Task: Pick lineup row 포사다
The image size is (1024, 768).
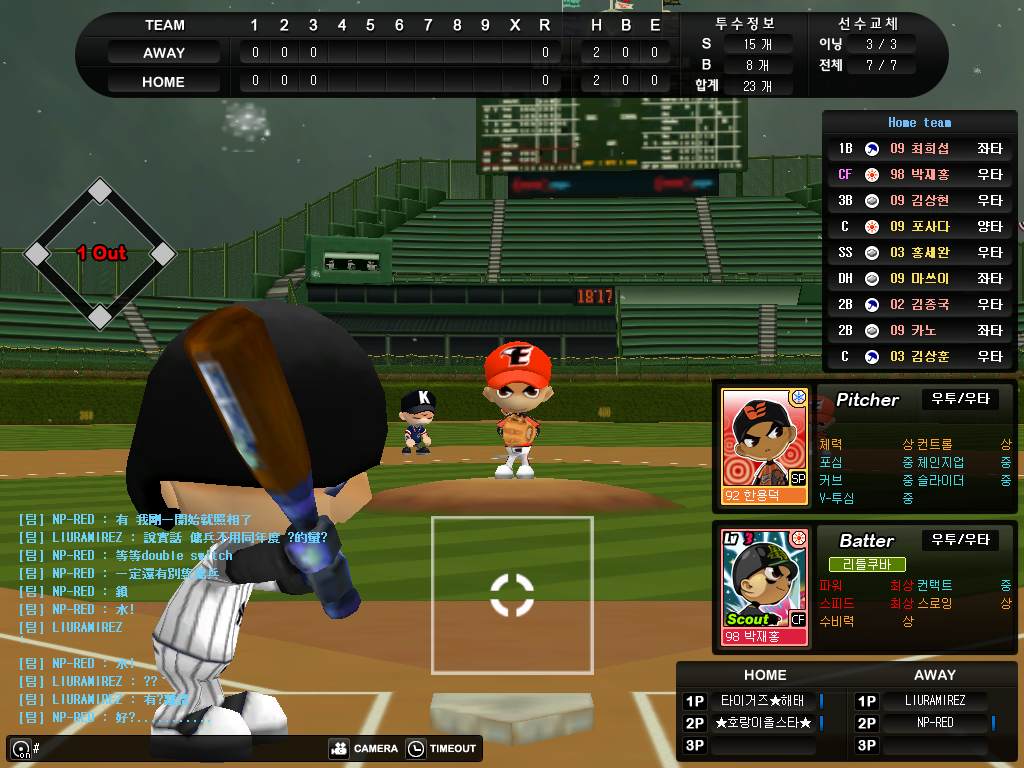Action: 920,227
